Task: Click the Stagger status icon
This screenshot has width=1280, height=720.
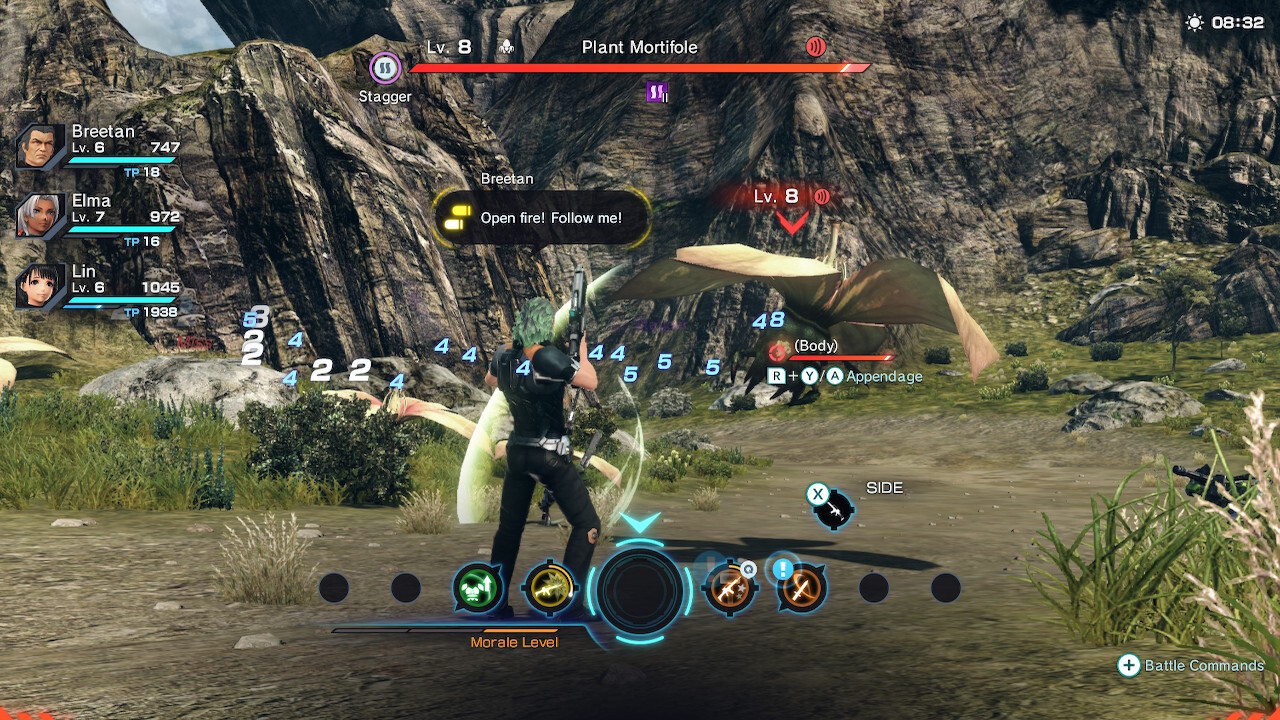Action: pyautogui.click(x=385, y=68)
